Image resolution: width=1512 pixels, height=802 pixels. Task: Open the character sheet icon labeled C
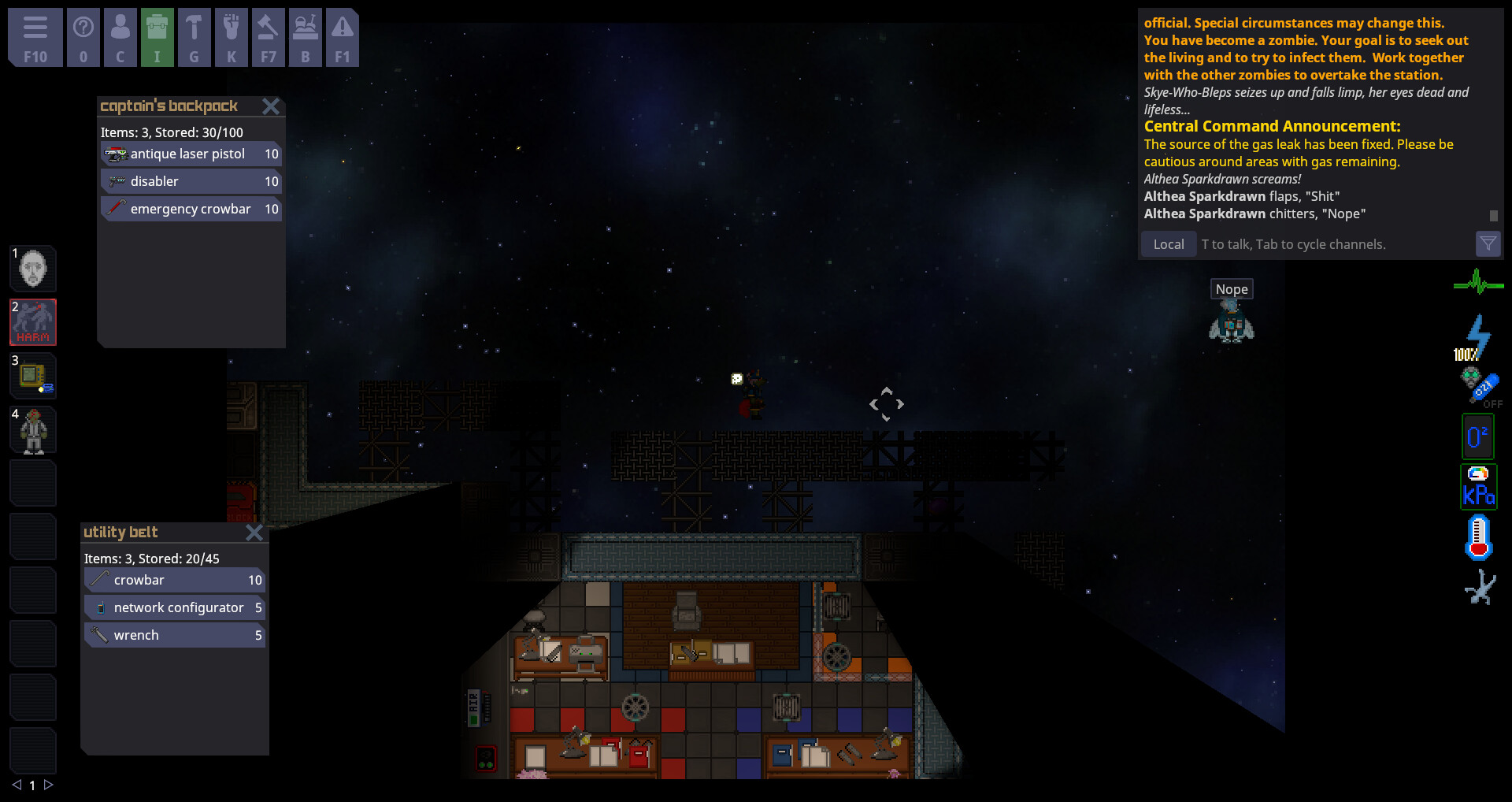(120, 37)
